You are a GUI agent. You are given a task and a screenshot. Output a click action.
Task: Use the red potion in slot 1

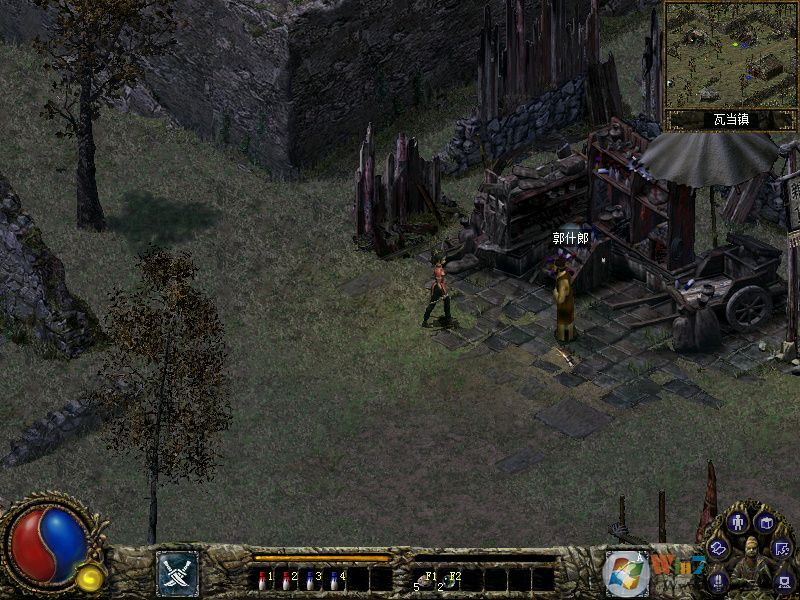coord(263,579)
